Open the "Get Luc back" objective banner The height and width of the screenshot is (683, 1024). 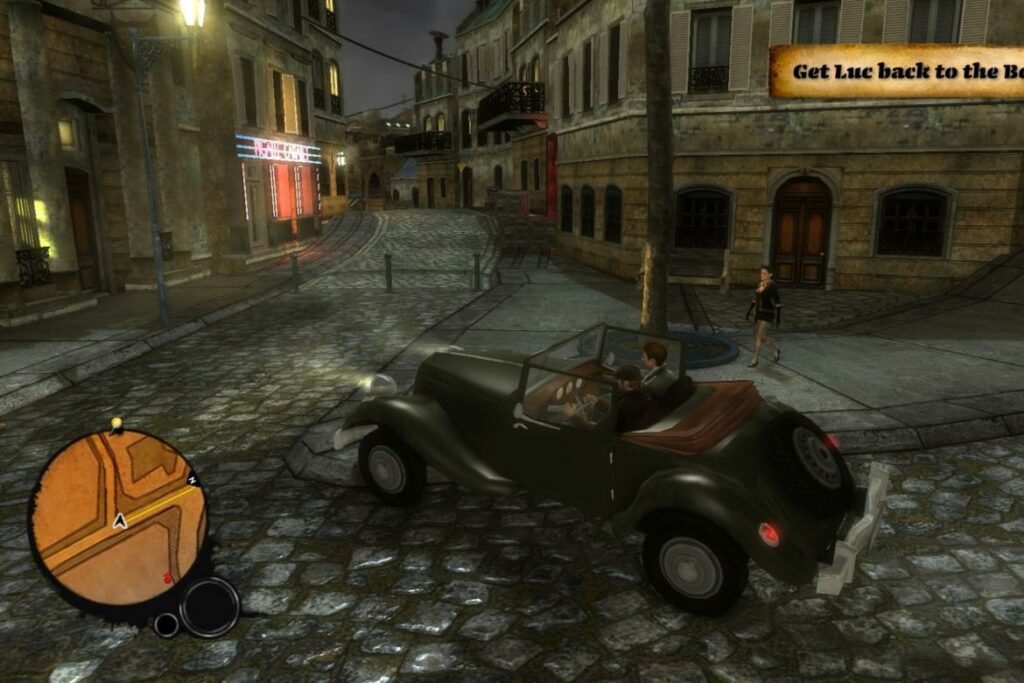point(896,71)
